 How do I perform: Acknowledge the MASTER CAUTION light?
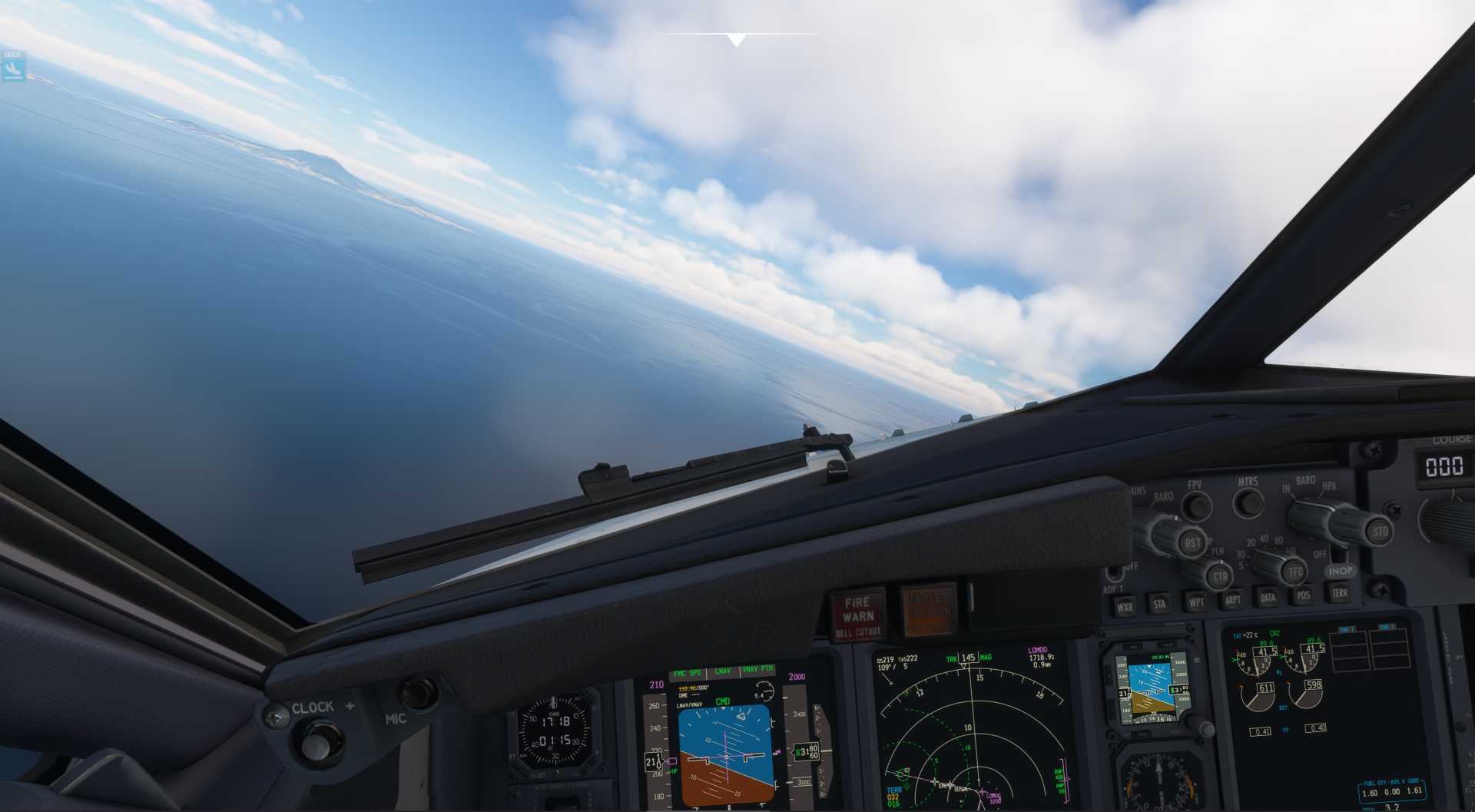[x=929, y=611]
